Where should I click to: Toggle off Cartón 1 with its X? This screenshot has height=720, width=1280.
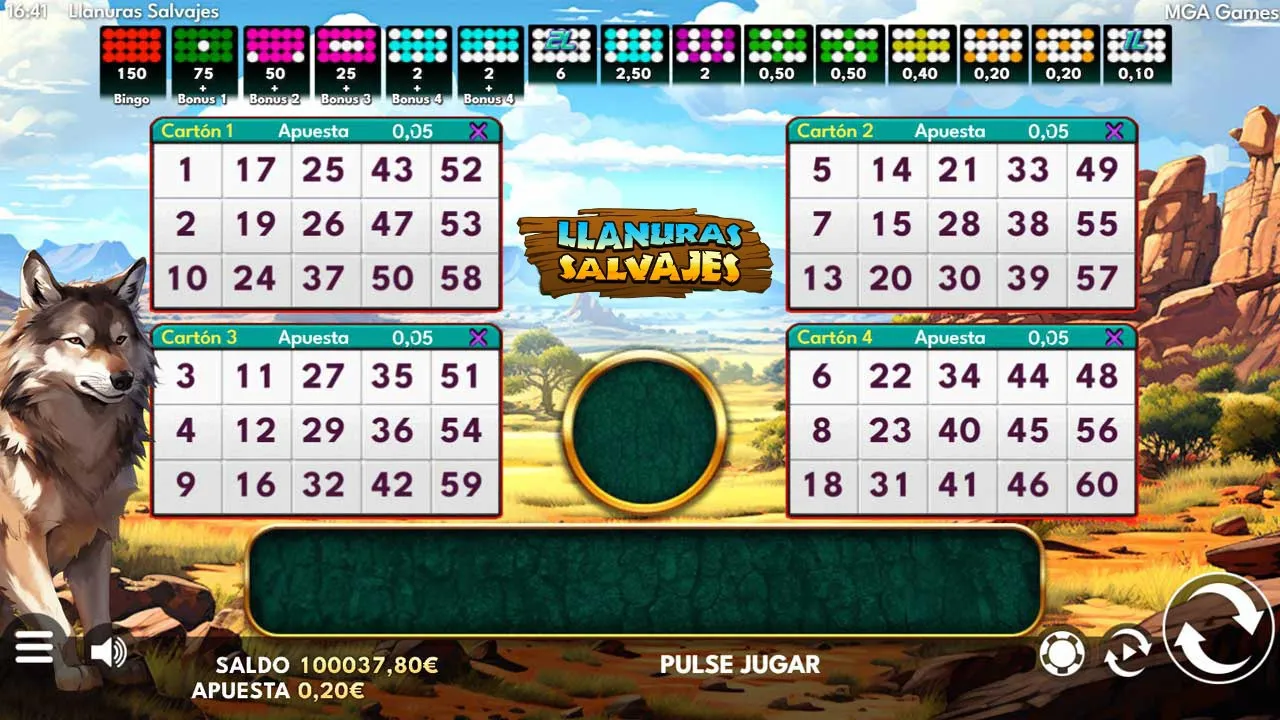pos(481,130)
